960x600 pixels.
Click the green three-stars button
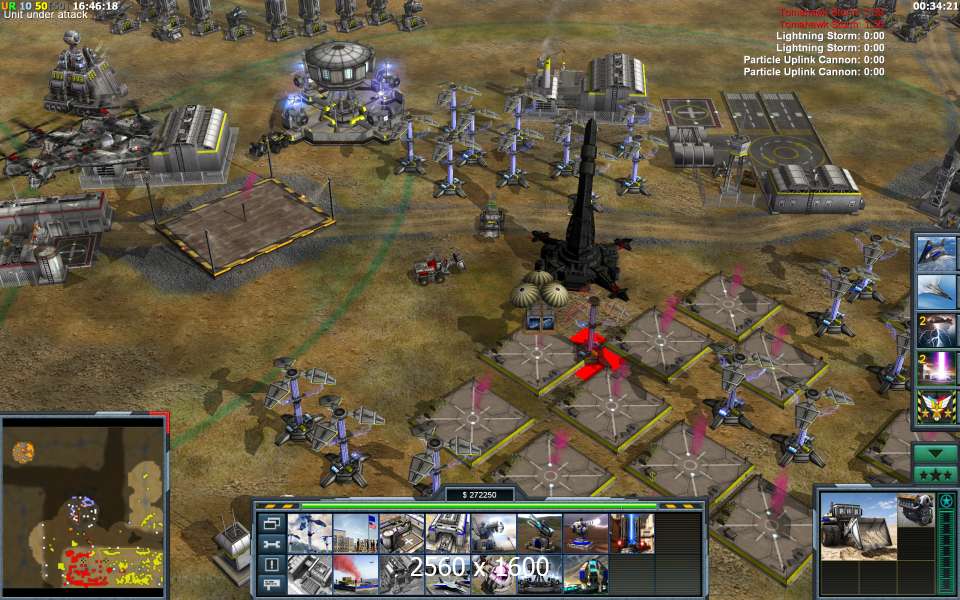937,474
